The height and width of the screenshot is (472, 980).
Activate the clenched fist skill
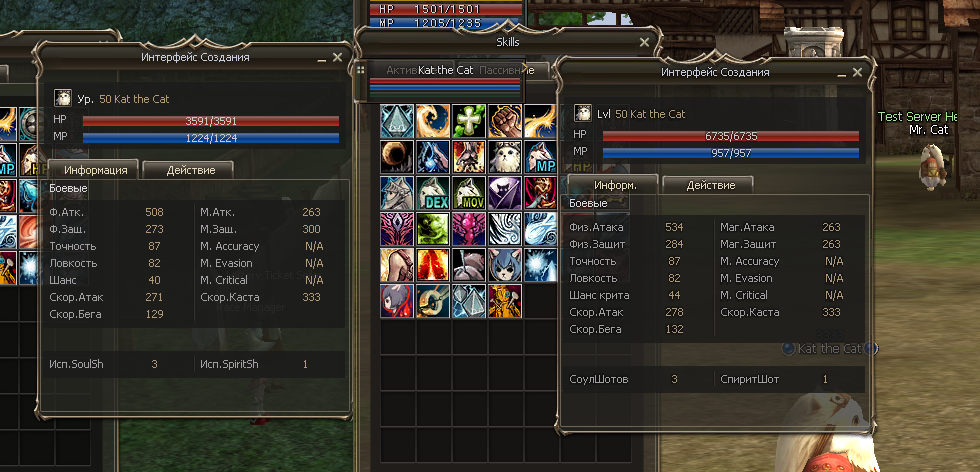click(x=504, y=120)
